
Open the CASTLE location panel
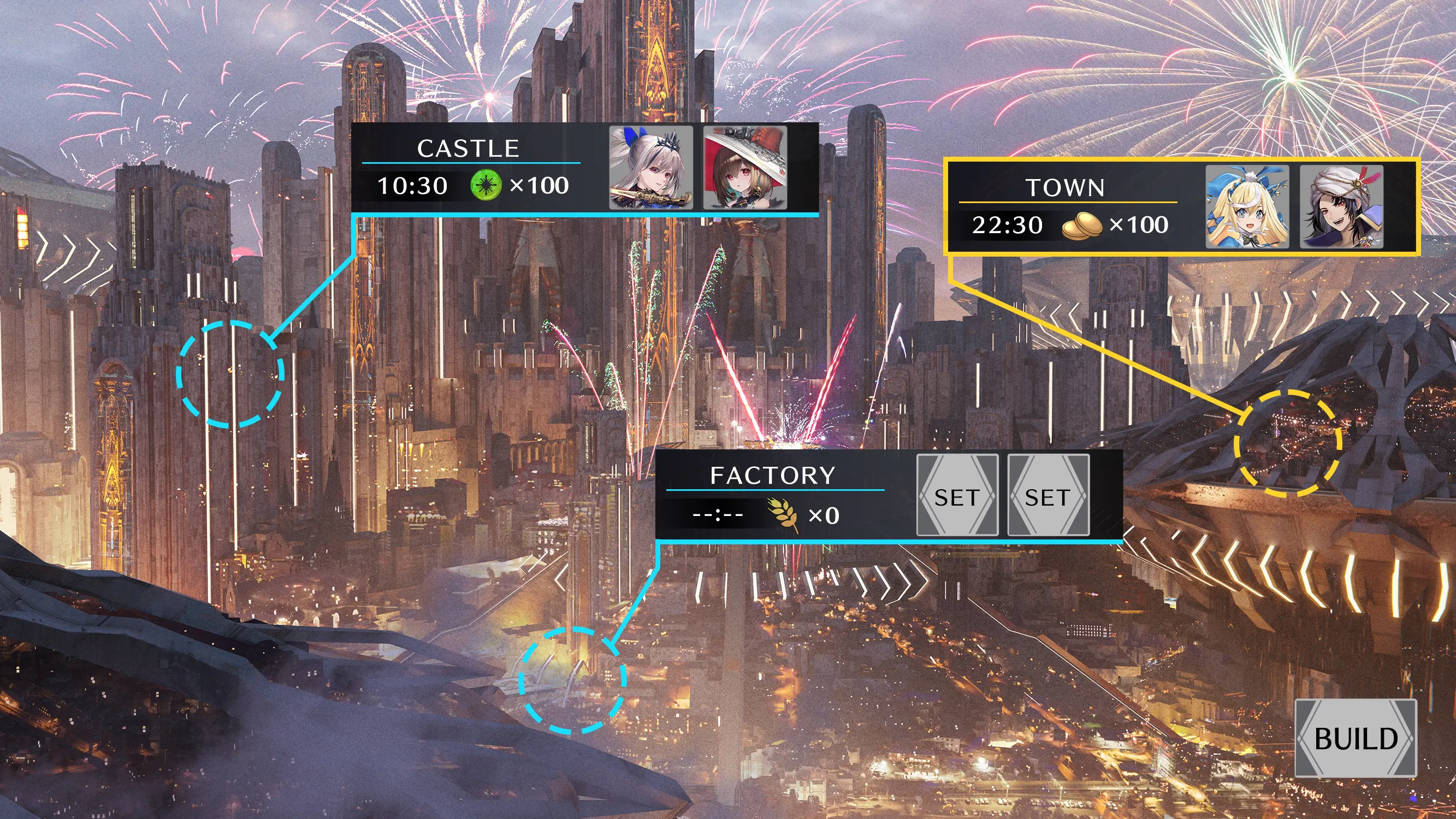tap(468, 149)
